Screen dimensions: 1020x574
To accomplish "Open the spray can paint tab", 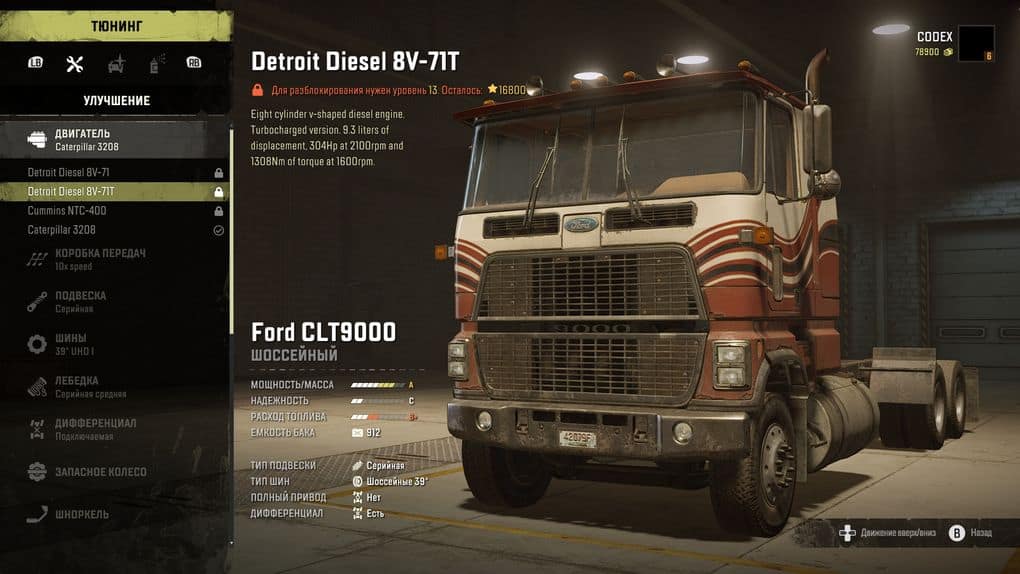I will [156, 64].
